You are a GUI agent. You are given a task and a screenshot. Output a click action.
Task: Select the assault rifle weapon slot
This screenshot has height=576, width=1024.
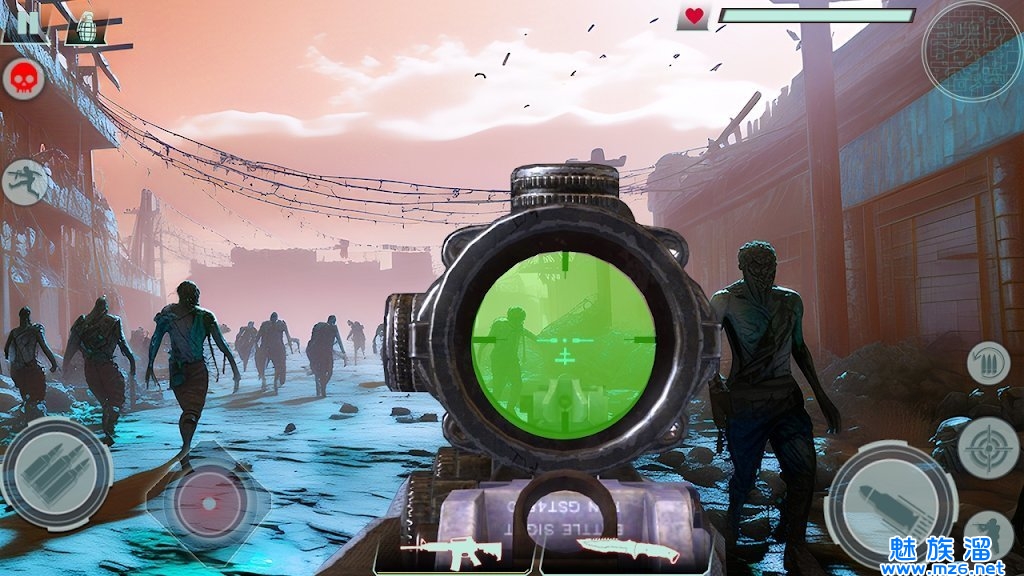coord(452,551)
